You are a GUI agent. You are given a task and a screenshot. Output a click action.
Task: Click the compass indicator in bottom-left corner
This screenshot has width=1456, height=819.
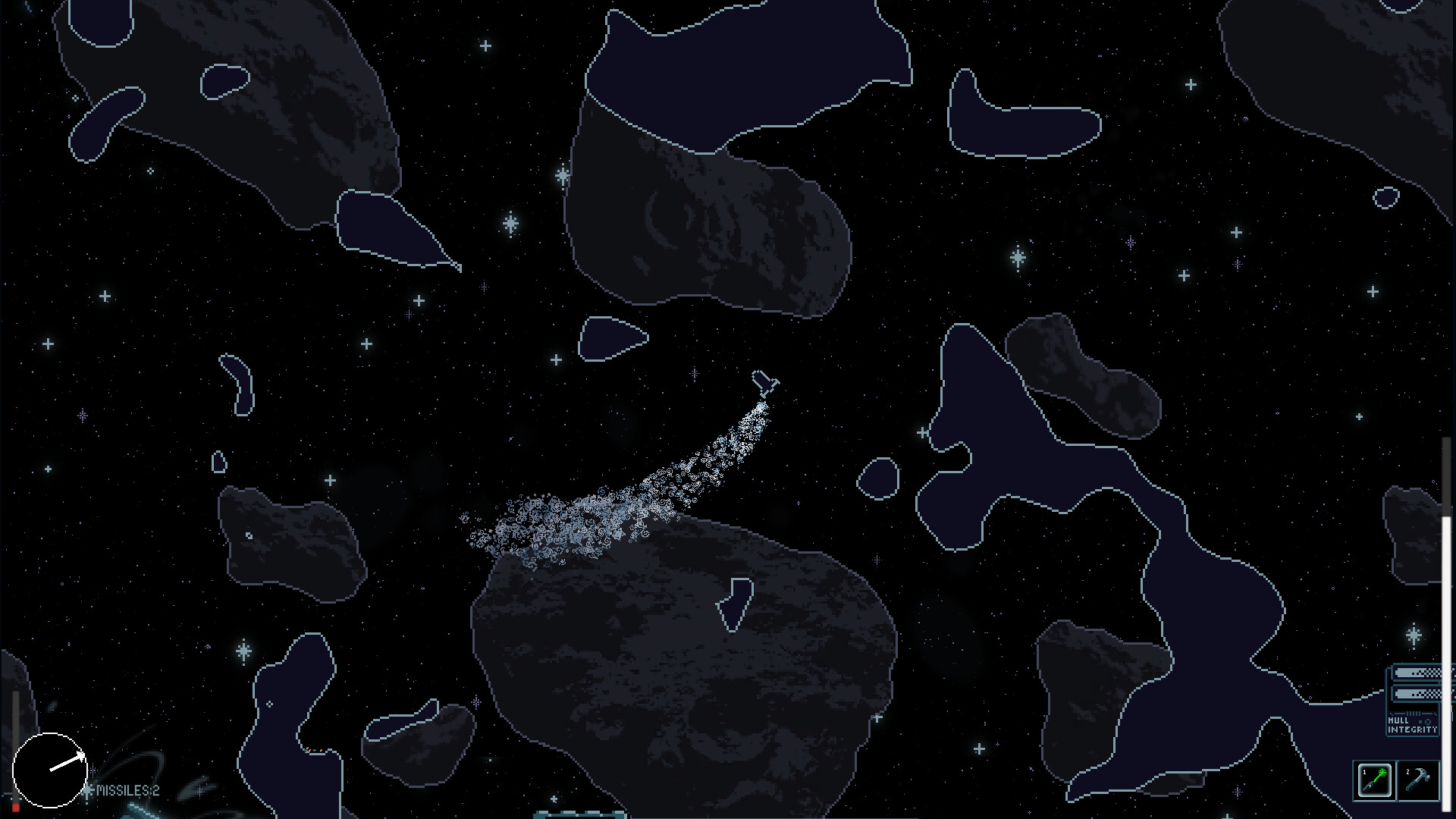[x=50, y=770]
